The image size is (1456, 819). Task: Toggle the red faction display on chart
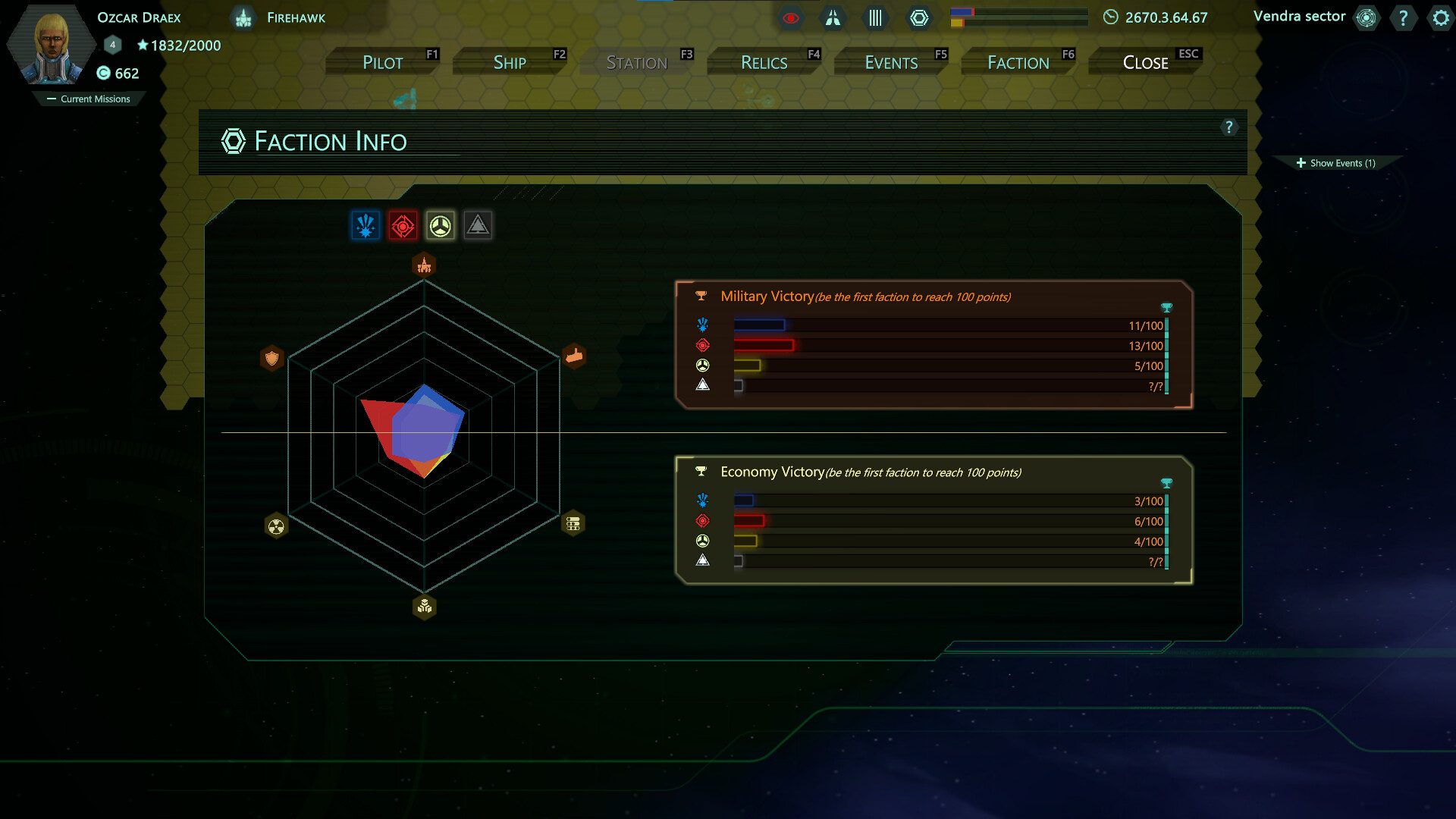point(403,225)
